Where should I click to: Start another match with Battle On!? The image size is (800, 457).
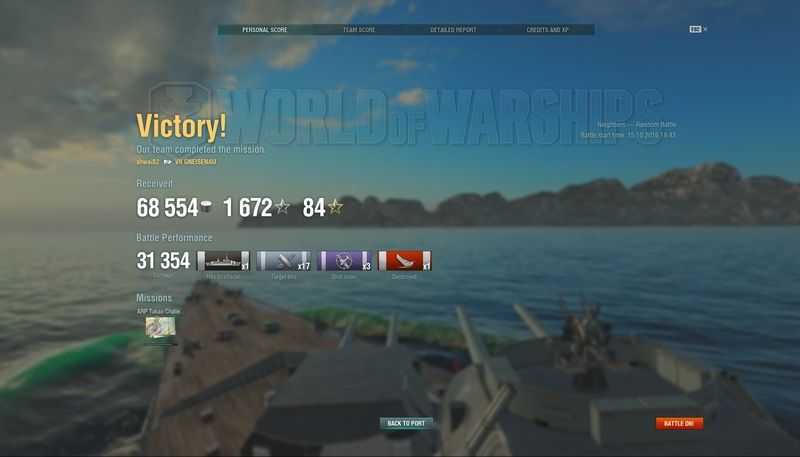[x=680, y=423]
